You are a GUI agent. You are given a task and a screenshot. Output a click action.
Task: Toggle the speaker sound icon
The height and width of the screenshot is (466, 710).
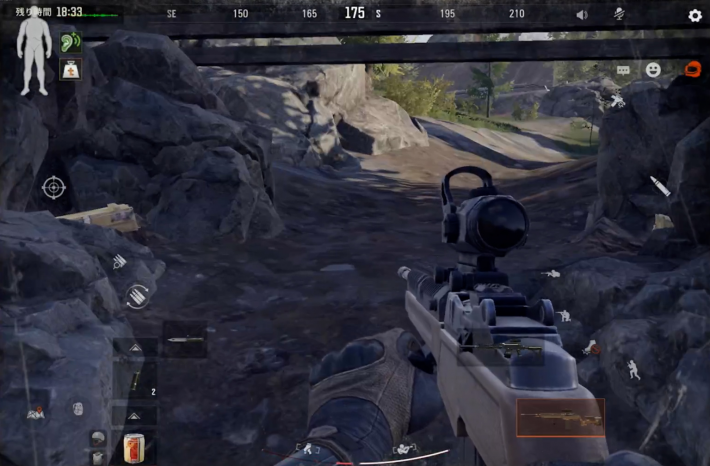pyautogui.click(x=582, y=15)
